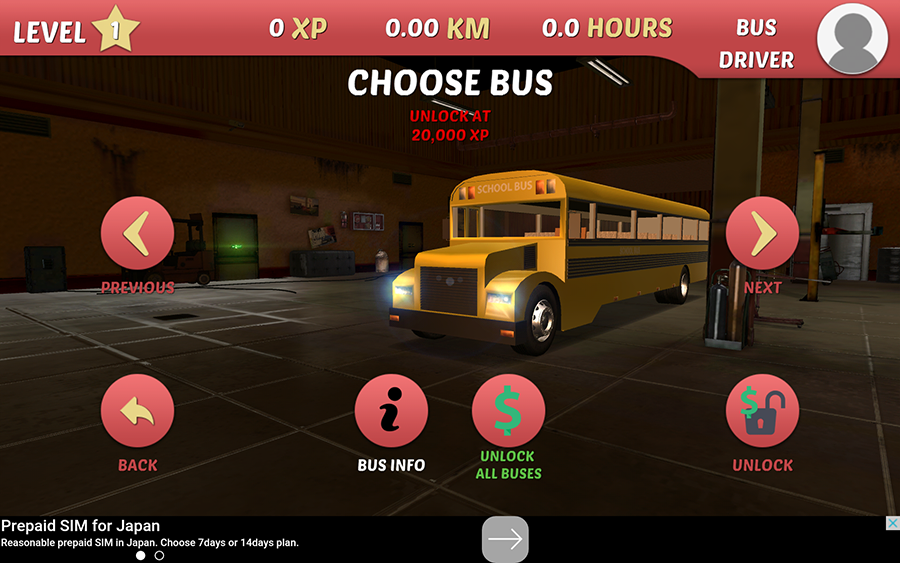900x563 pixels.
Task: Choose Unlock All Buses
Action: click(x=508, y=411)
